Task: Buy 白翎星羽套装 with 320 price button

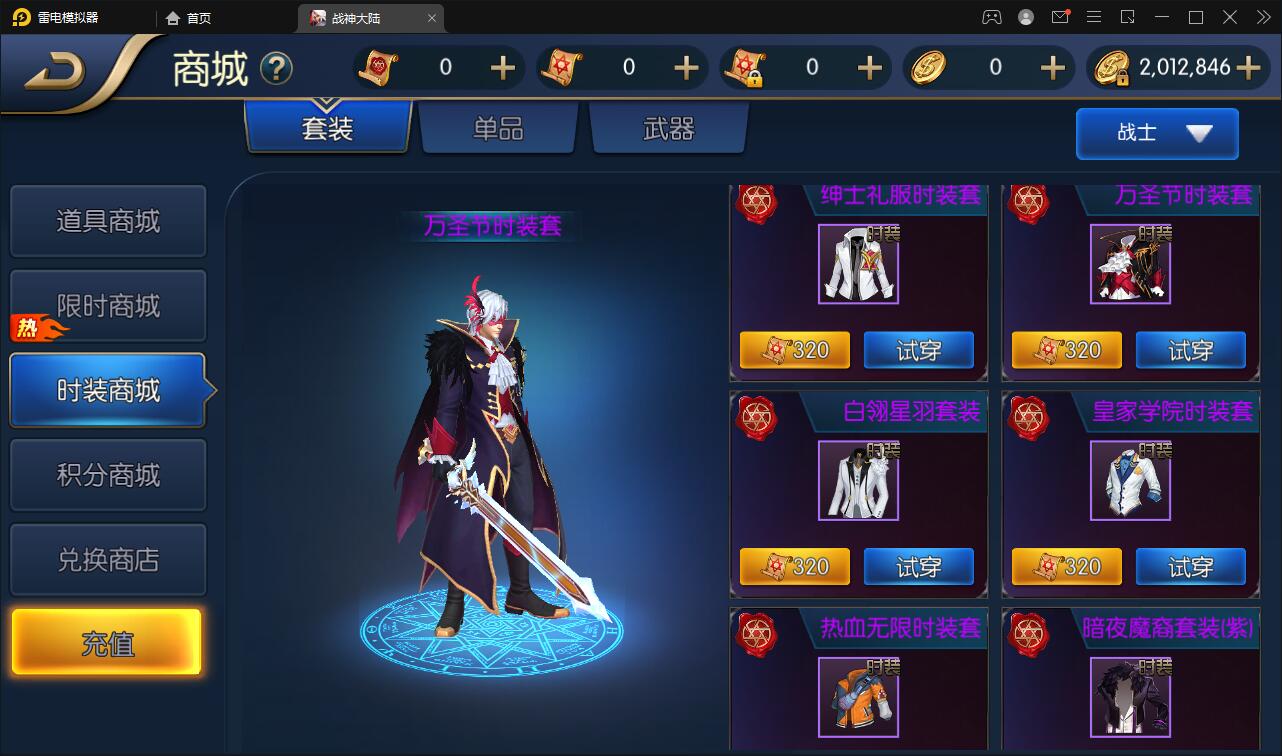Action: (794, 566)
